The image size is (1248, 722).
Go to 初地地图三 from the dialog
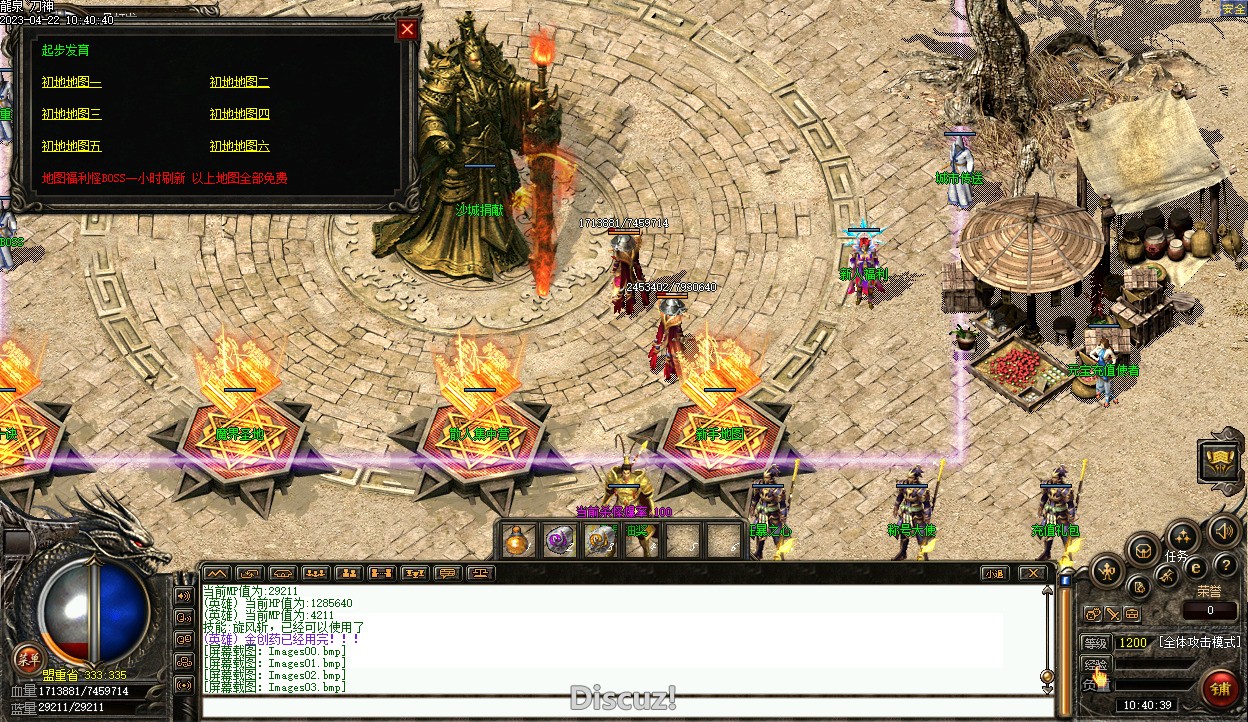tap(71, 115)
